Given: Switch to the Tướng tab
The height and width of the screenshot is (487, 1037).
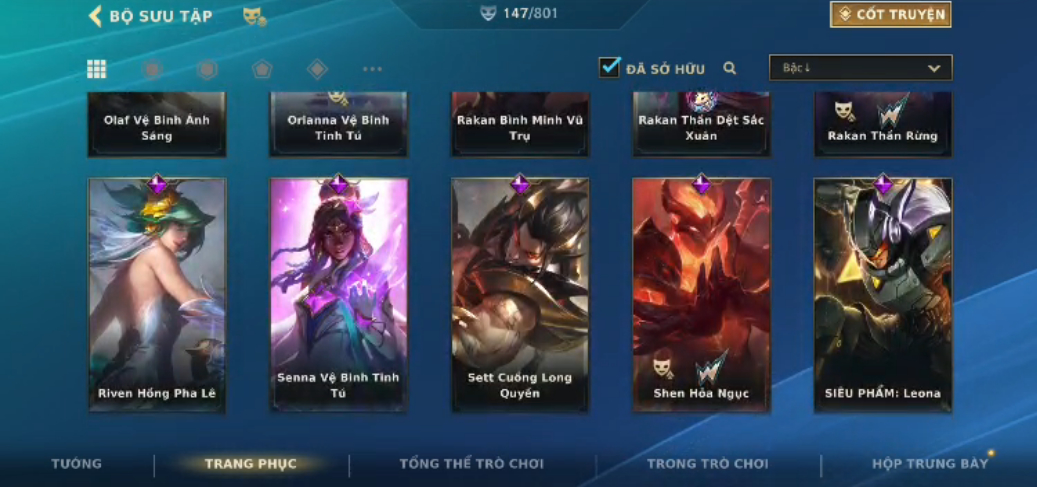Looking at the screenshot, I should click(x=77, y=464).
